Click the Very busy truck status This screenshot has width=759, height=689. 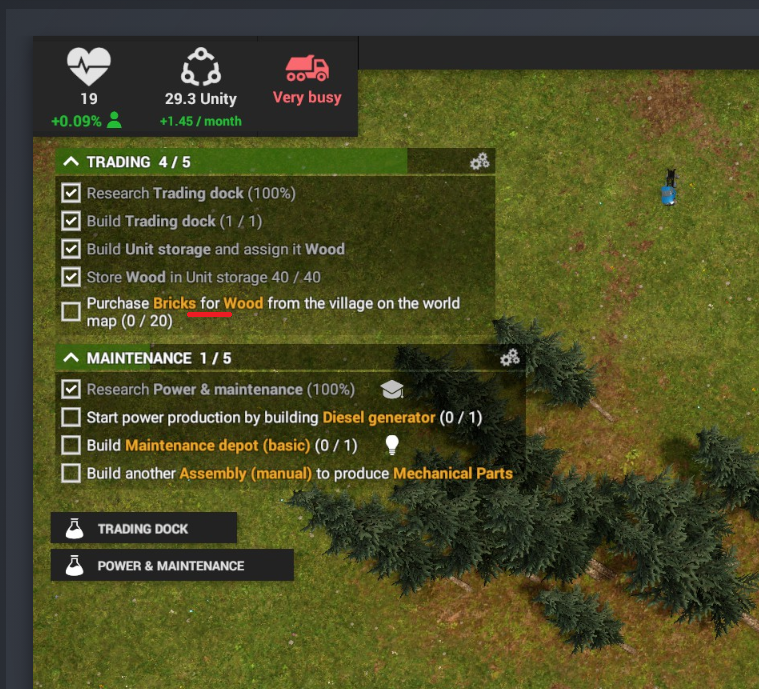[x=307, y=82]
